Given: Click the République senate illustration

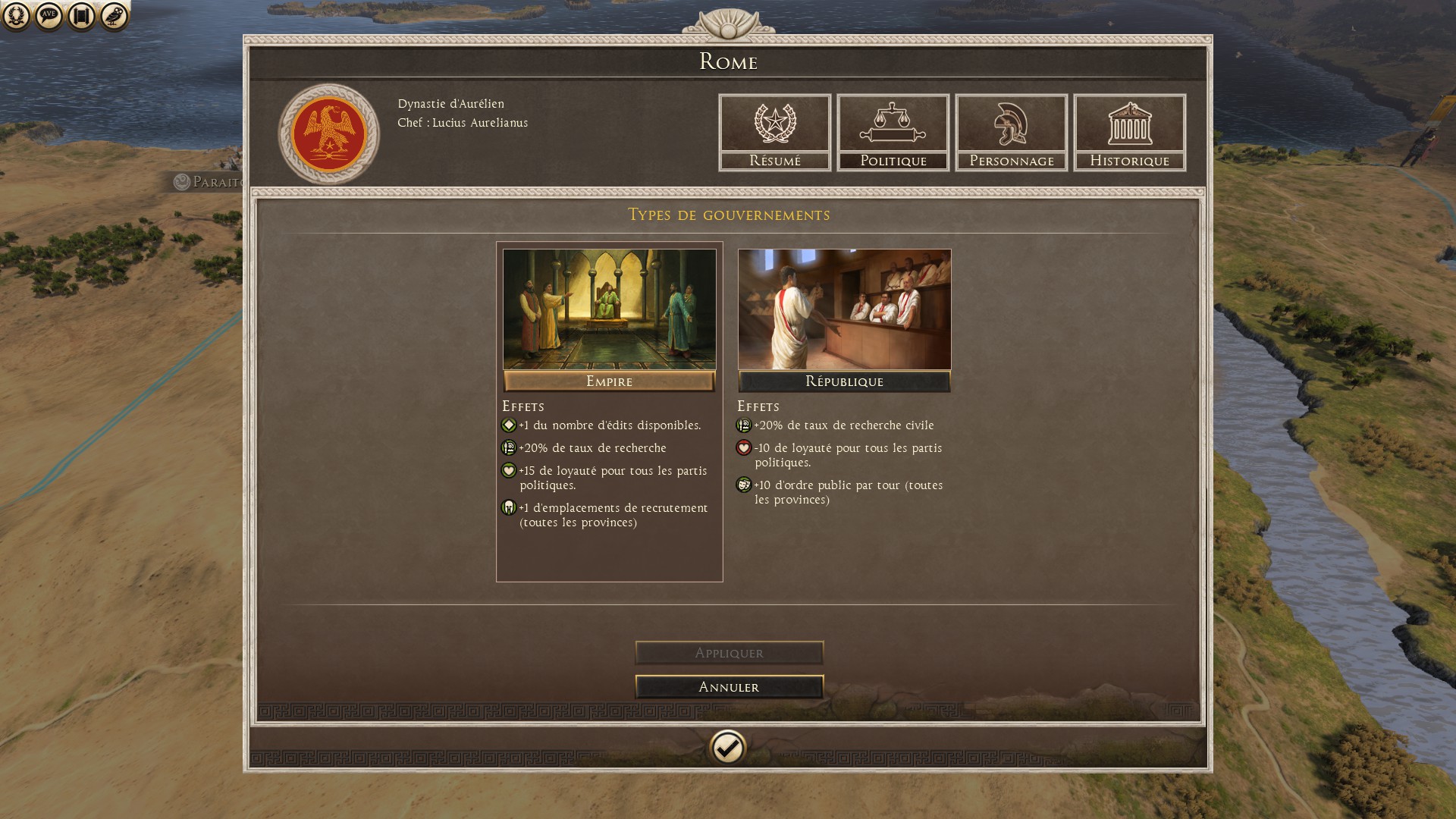Looking at the screenshot, I should coord(844,309).
